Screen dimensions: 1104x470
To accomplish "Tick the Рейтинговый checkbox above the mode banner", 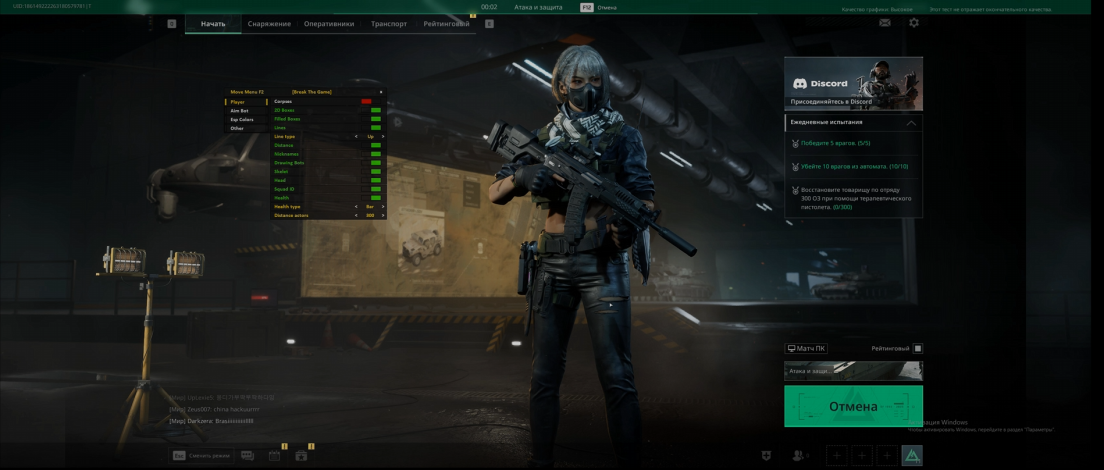I will coord(918,349).
